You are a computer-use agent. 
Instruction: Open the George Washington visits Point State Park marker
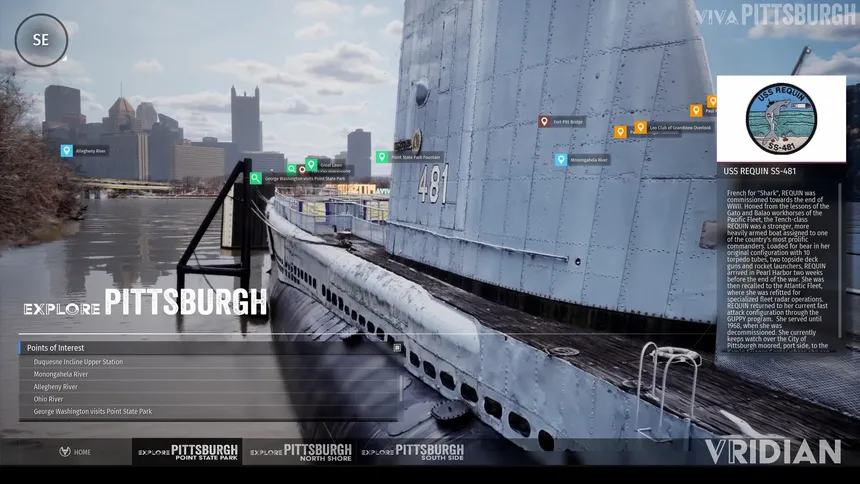pyautogui.click(x=256, y=178)
